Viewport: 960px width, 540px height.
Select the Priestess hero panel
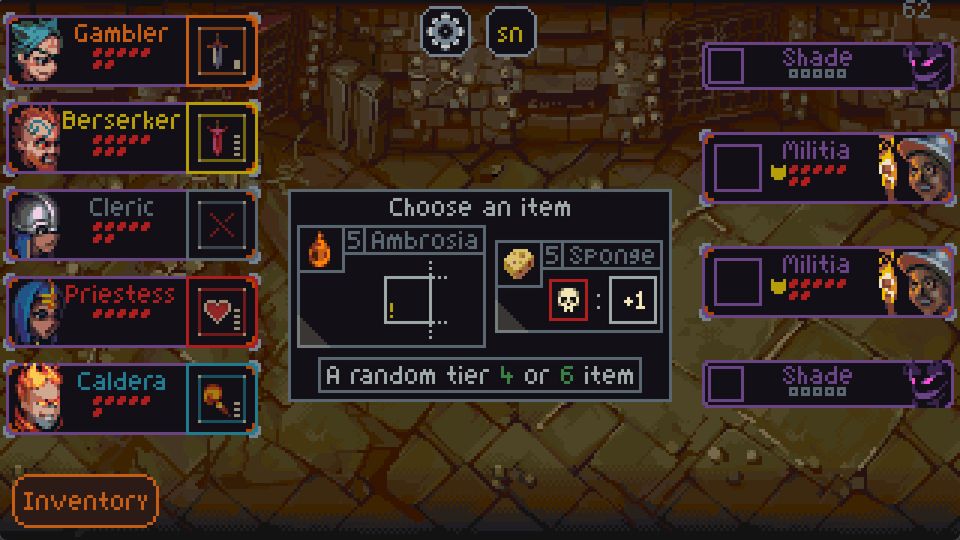[98, 311]
